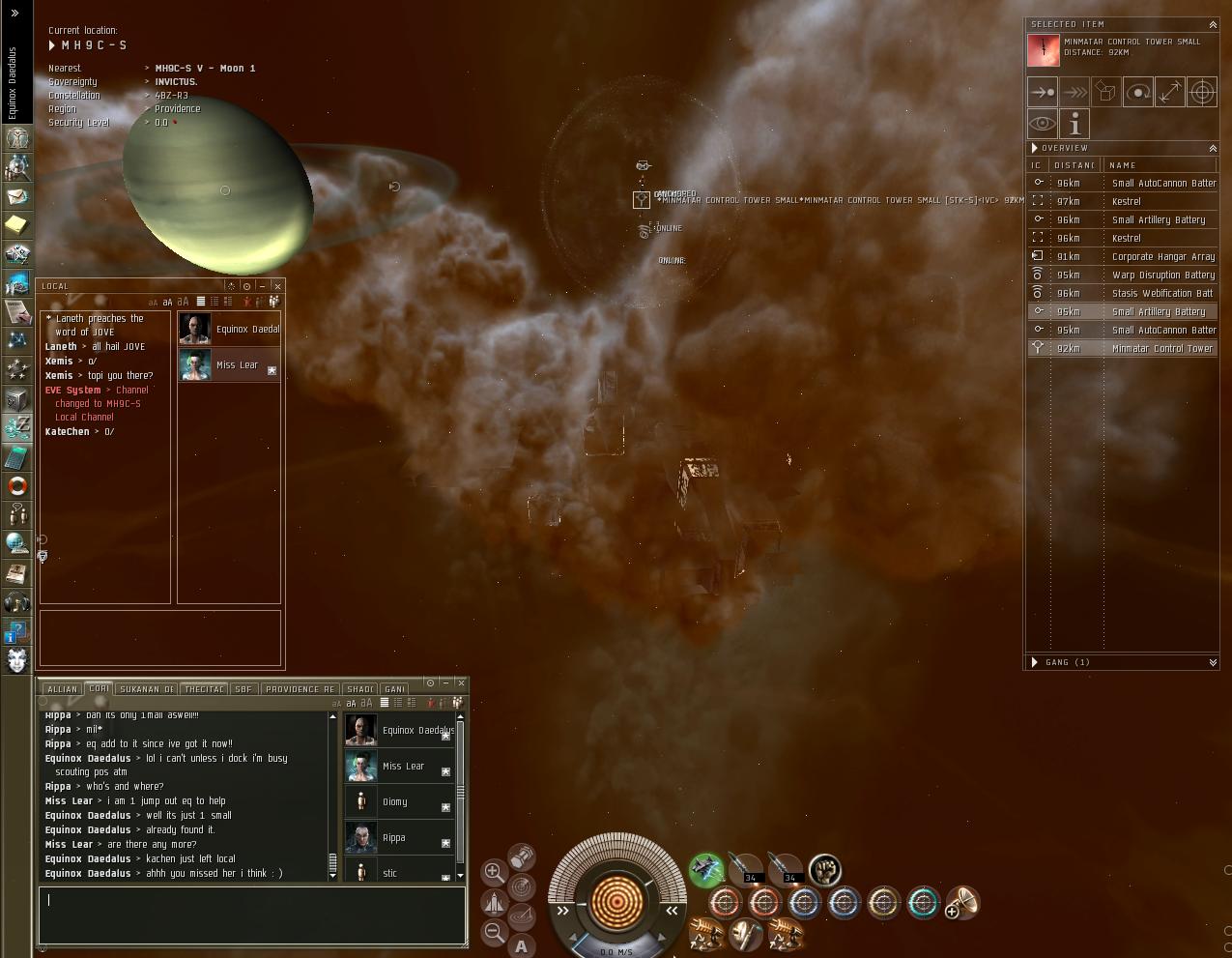This screenshot has height=958, width=1232.
Task: Switch to the PROVIDENCE RE chat tab
Action: pos(300,689)
